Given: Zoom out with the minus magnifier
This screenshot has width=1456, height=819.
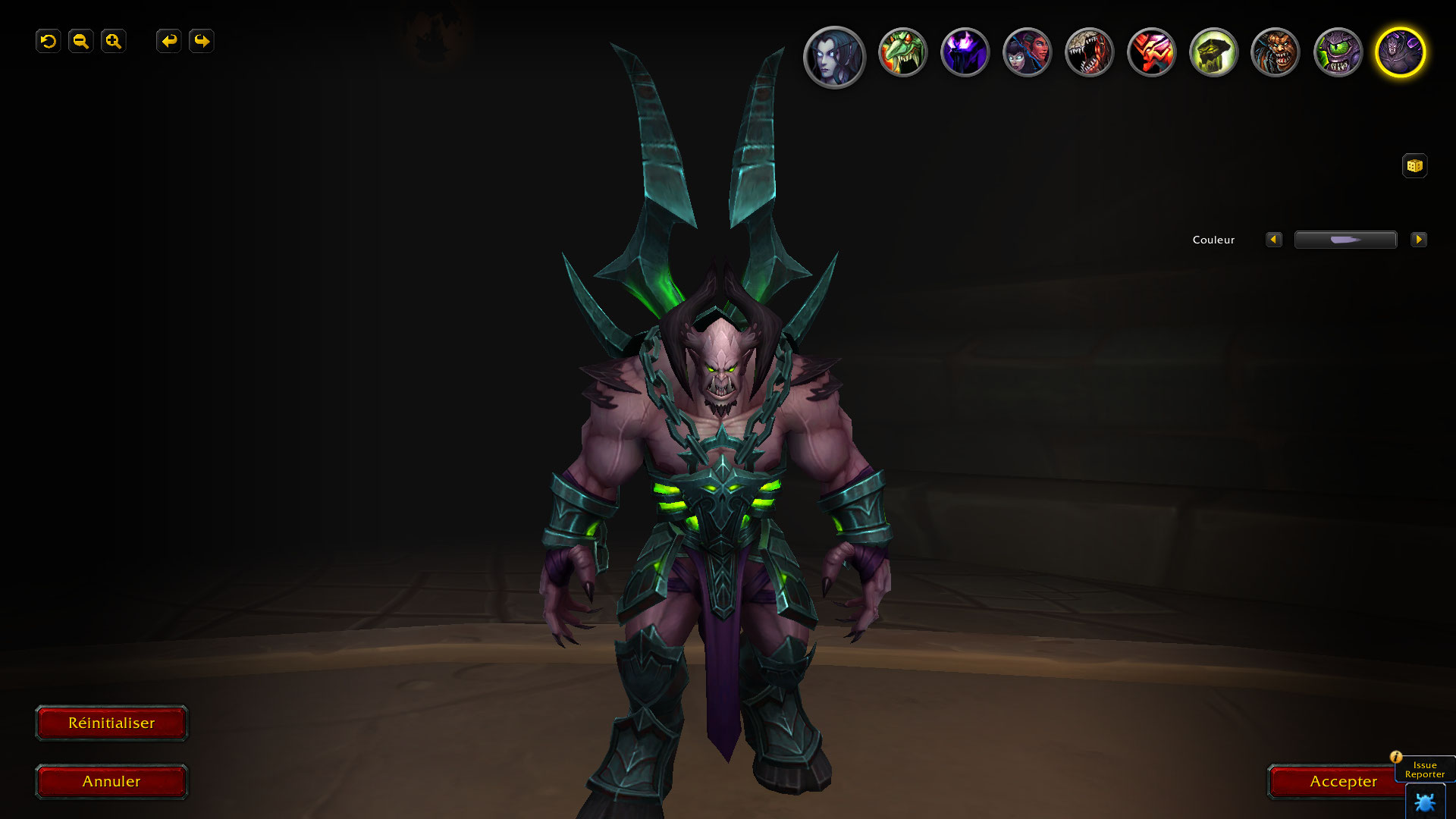Looking at the screenshot, I should pos(80,41).
